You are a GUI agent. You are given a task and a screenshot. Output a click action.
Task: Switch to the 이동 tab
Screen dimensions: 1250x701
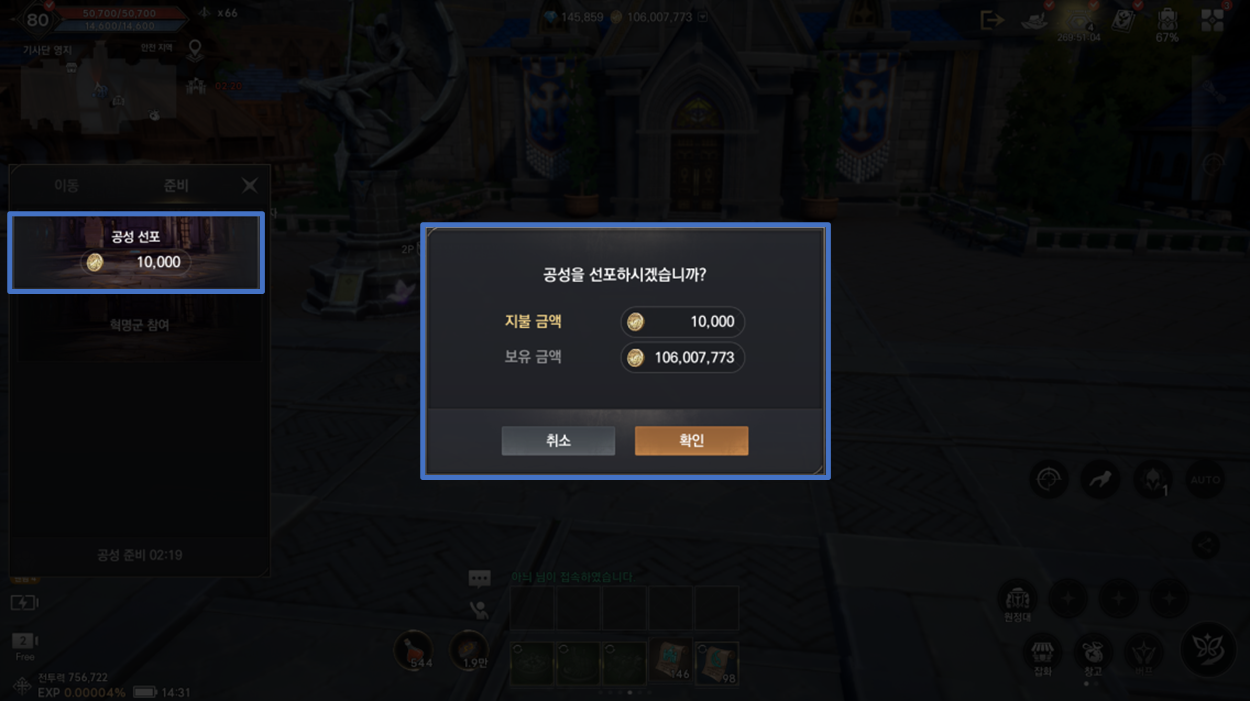point(67,186)
